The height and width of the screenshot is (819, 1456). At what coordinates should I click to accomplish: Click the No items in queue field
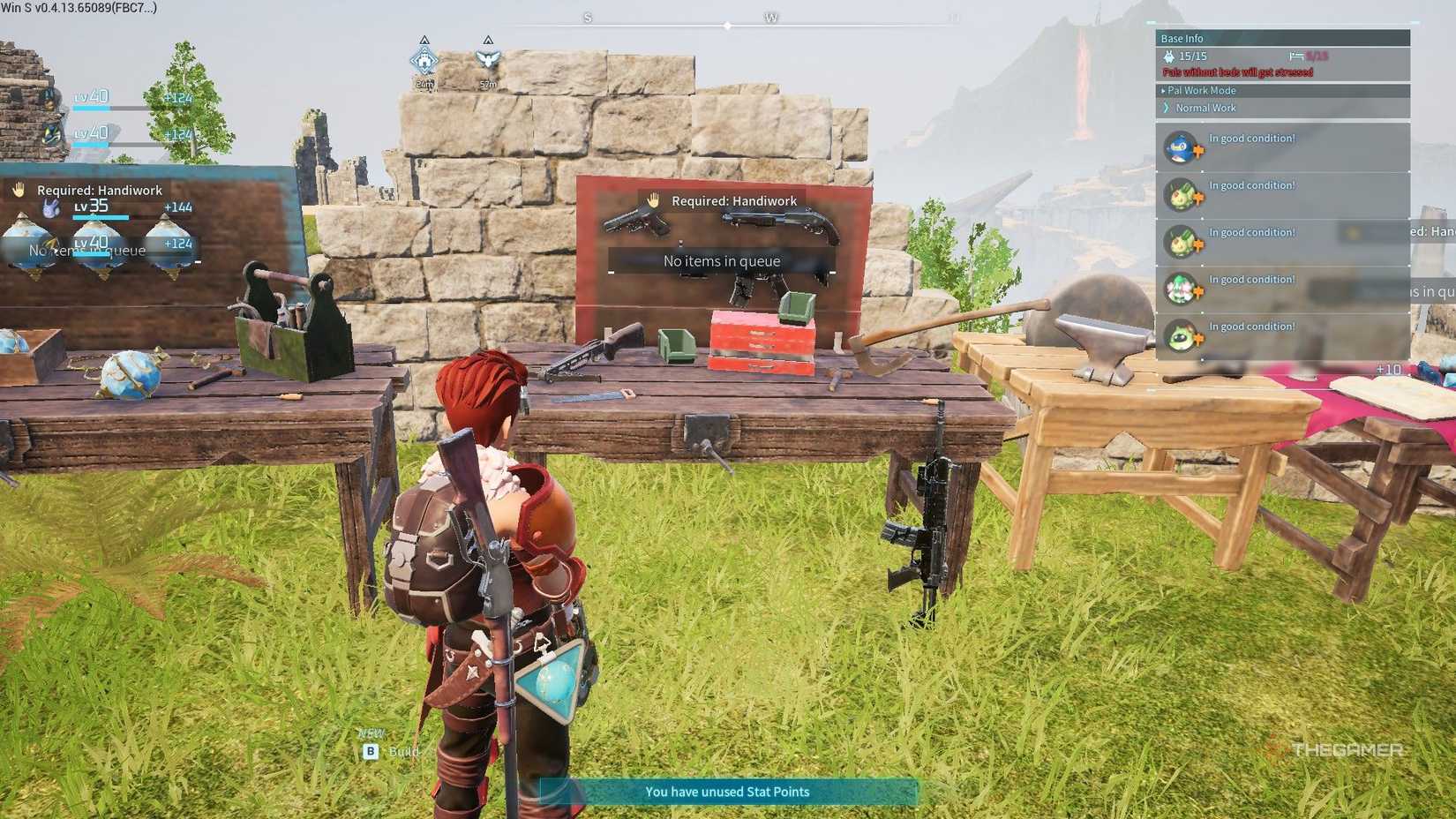[722, 260]
